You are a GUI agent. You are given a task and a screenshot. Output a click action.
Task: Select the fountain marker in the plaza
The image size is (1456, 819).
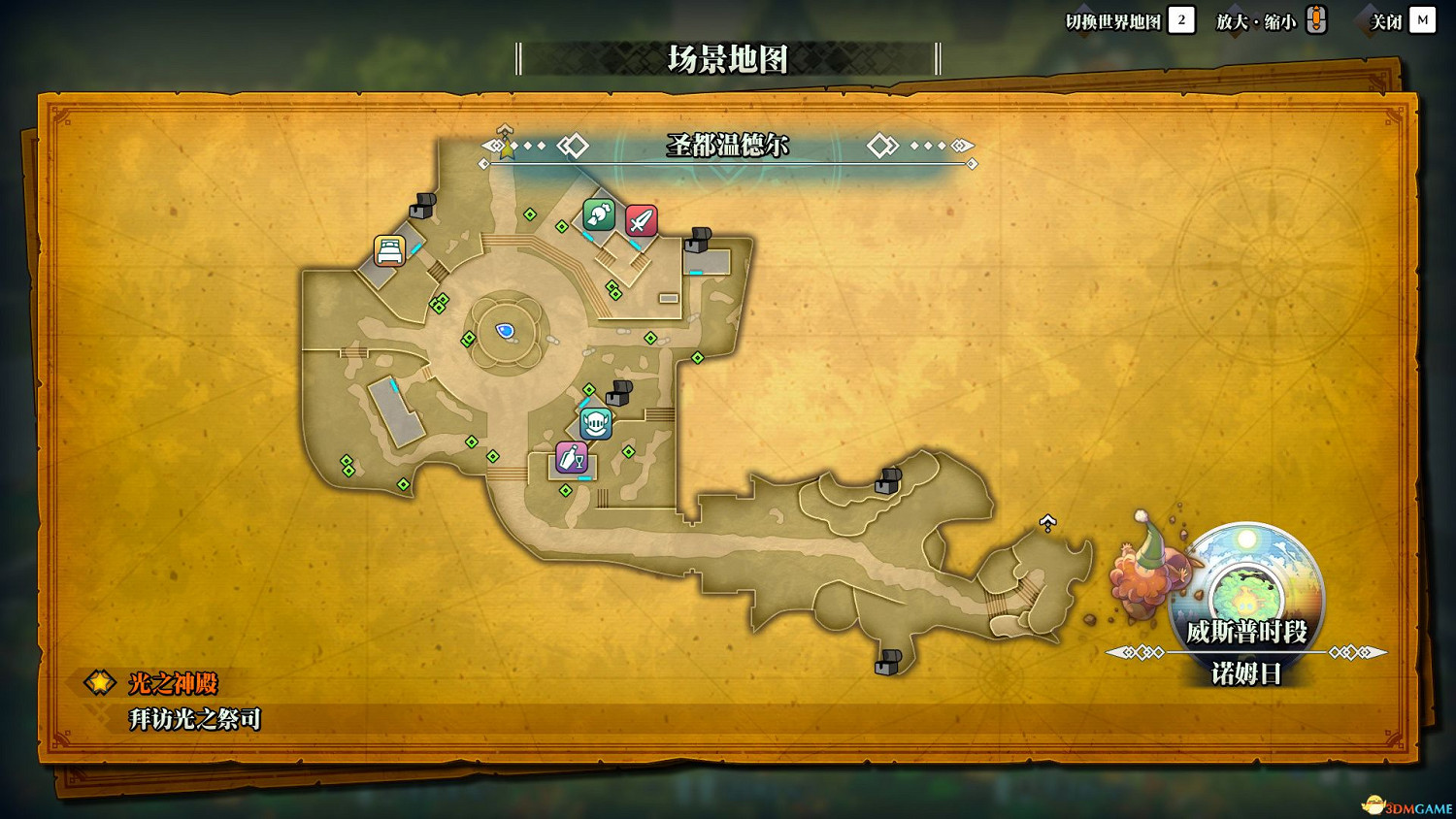[x=504, y=331]
